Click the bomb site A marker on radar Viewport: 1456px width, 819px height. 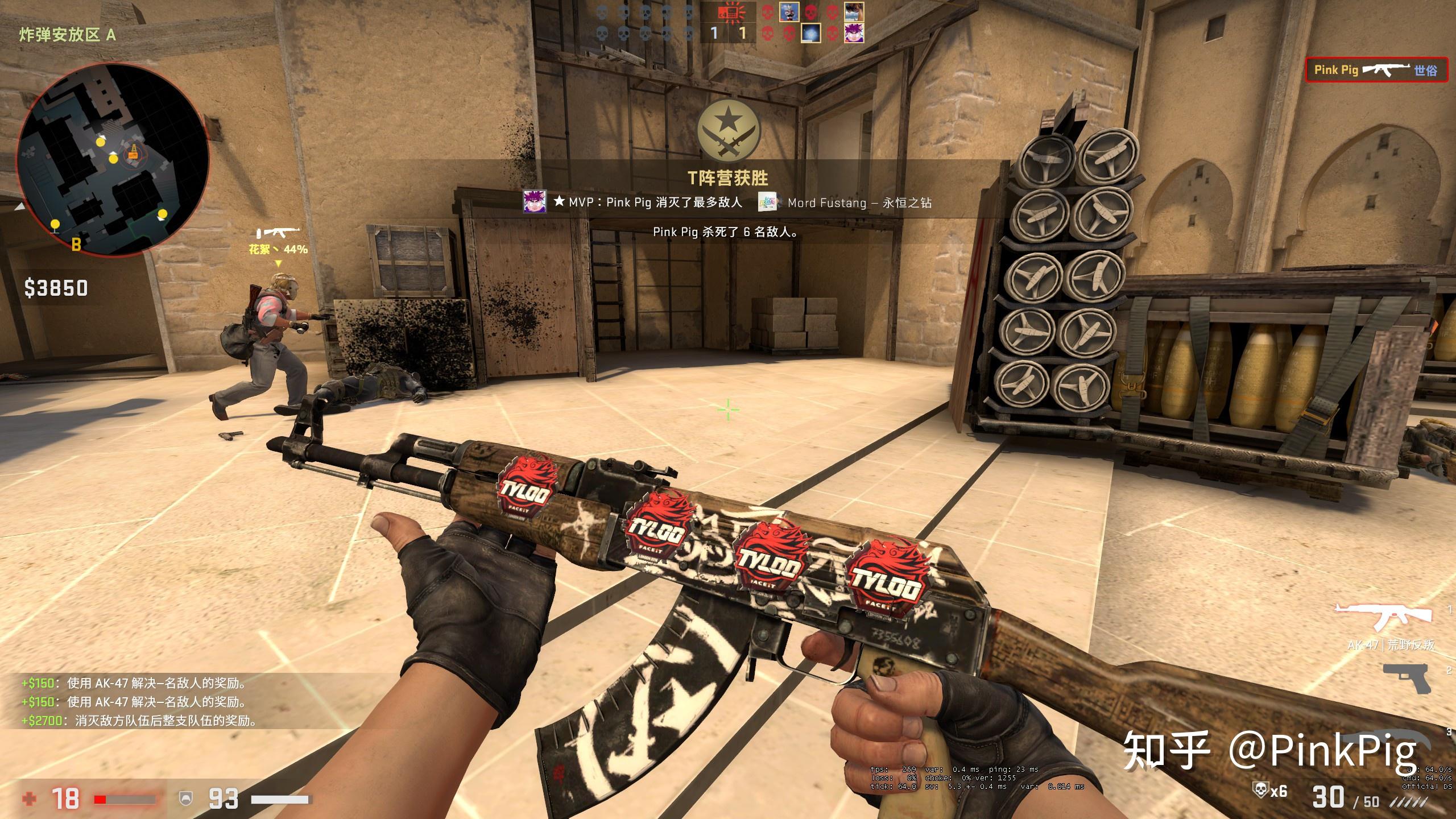134,151
